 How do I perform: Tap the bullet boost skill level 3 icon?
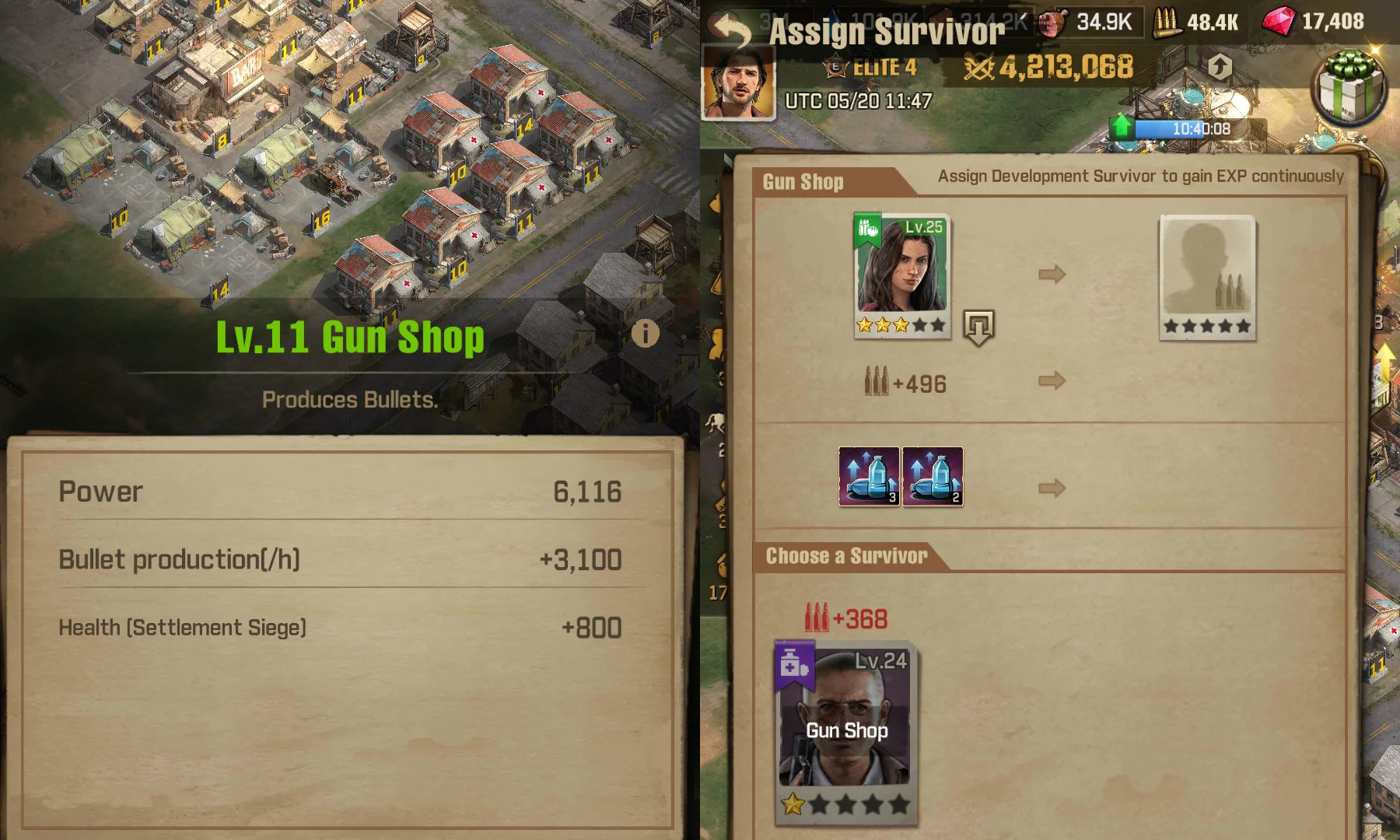pos(869,476)
